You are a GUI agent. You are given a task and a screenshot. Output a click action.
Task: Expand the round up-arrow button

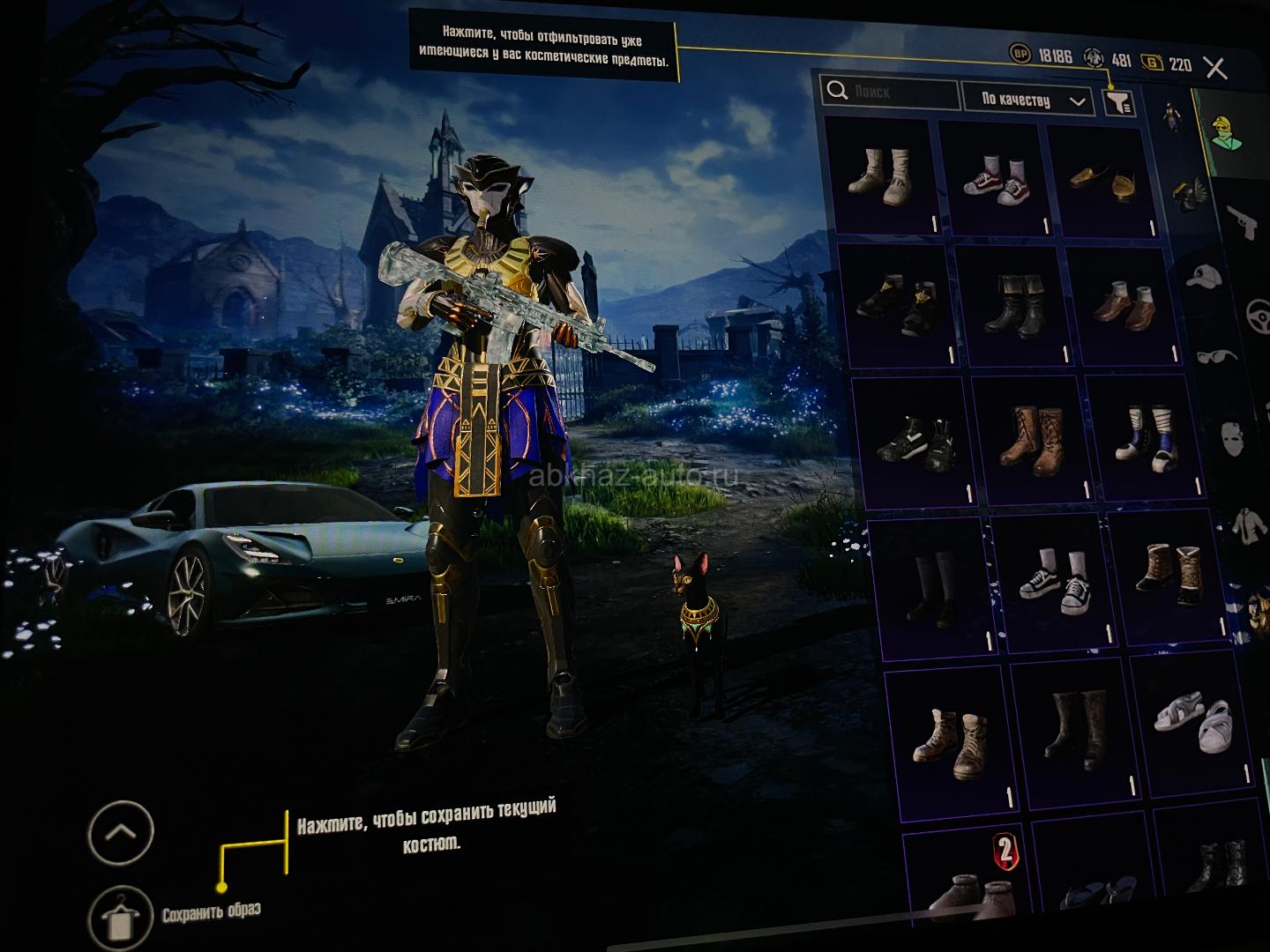tap(121, 832)
